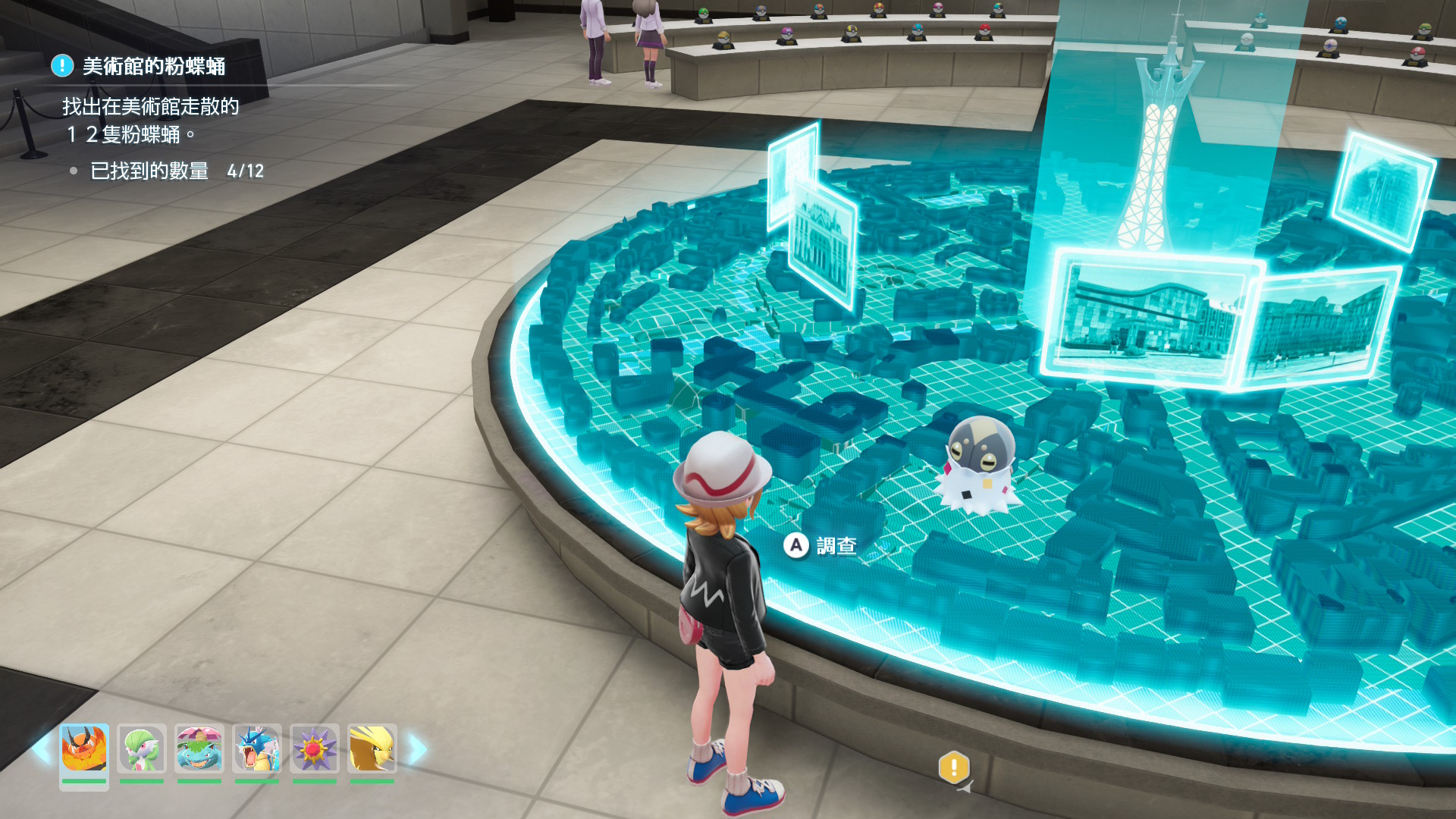The height and width of the screenshot is (819, 1456).
Task: Click the yellow exclamation quest marker
Action: point(953,767)
